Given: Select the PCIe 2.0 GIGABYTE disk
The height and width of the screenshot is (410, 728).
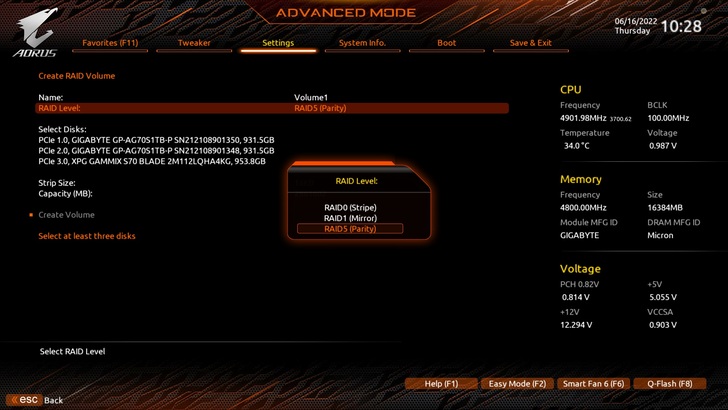Looking at the screenshot, I should (156, 150).
